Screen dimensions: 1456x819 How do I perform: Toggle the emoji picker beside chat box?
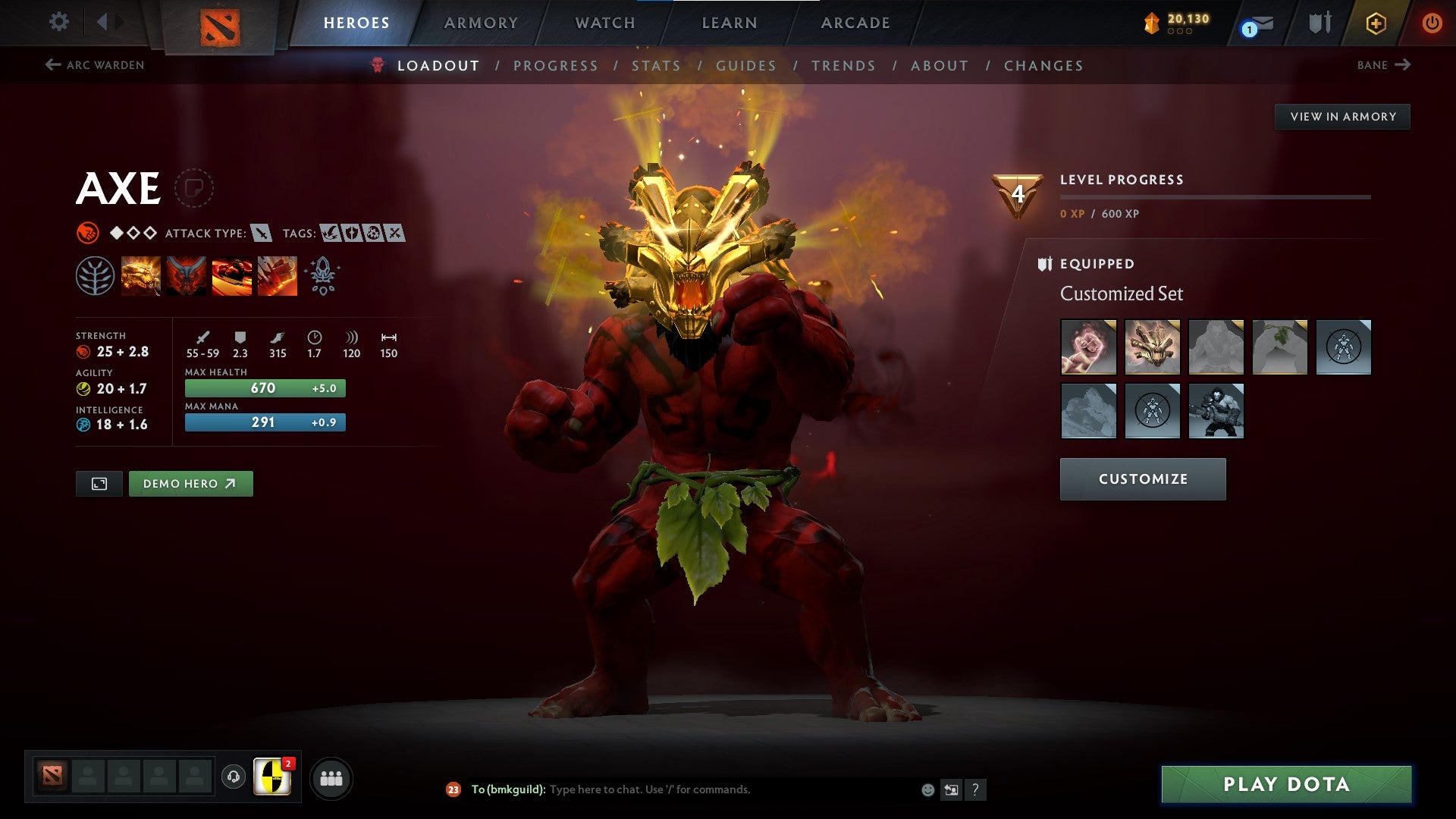click(927, 789)
